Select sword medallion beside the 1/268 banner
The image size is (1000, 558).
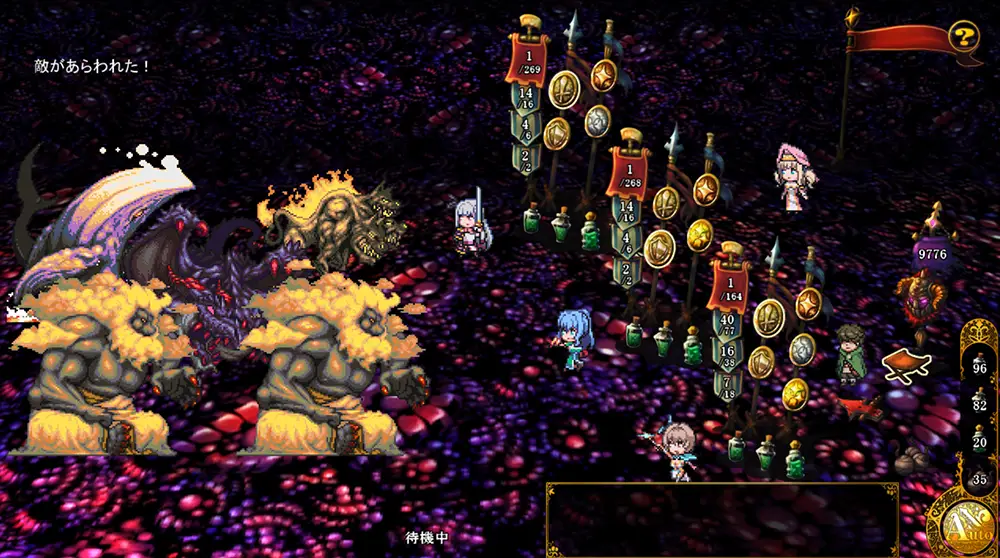tap(666, 202)
